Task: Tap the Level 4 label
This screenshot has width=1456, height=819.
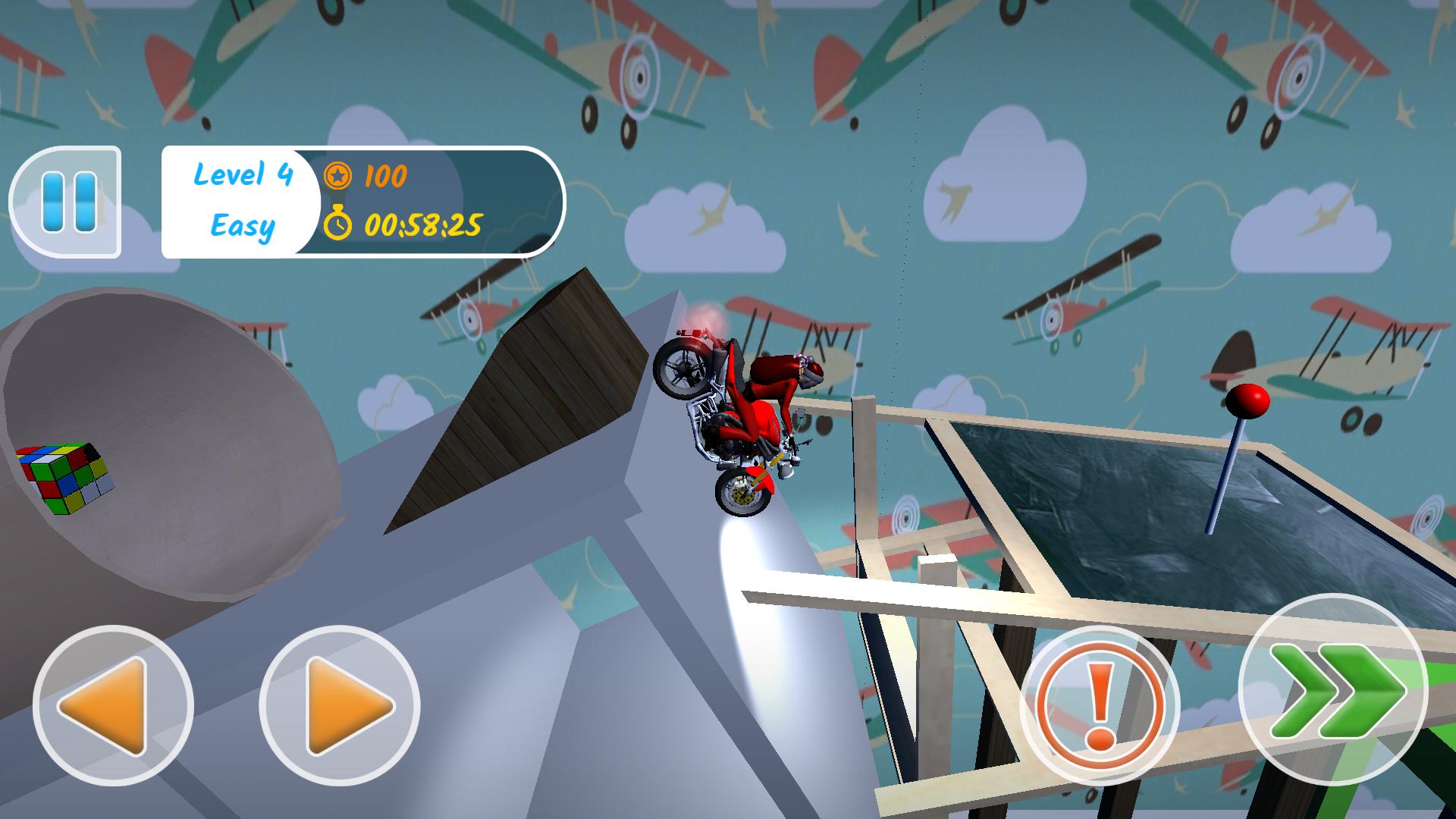Action: (x=243, y=176)
